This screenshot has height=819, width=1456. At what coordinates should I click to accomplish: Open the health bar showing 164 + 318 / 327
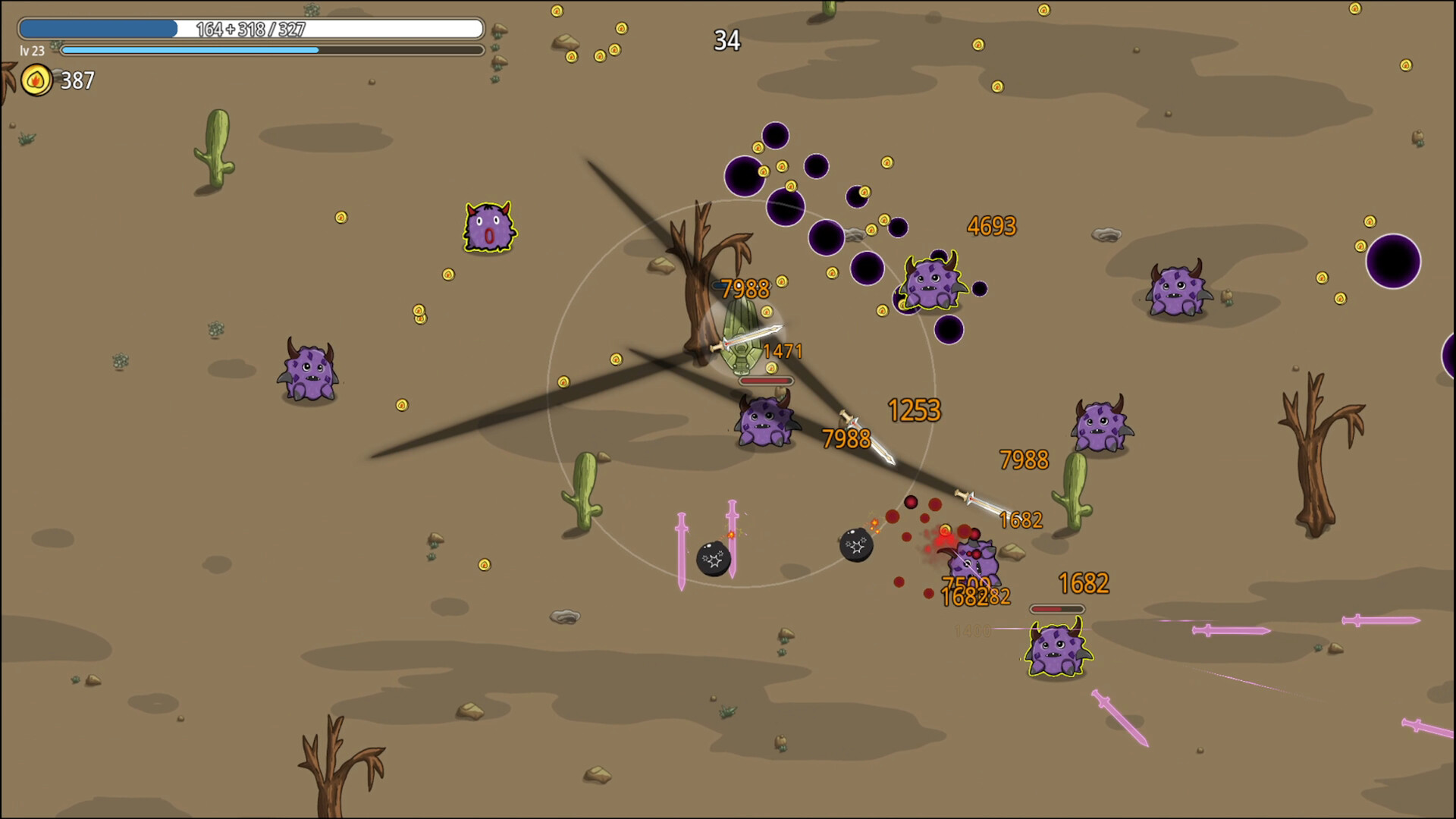coord(250,29)
